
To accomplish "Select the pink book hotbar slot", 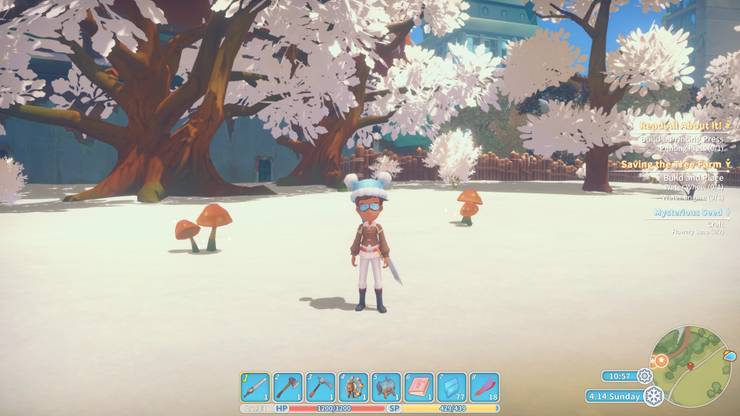I will point(419,387).
